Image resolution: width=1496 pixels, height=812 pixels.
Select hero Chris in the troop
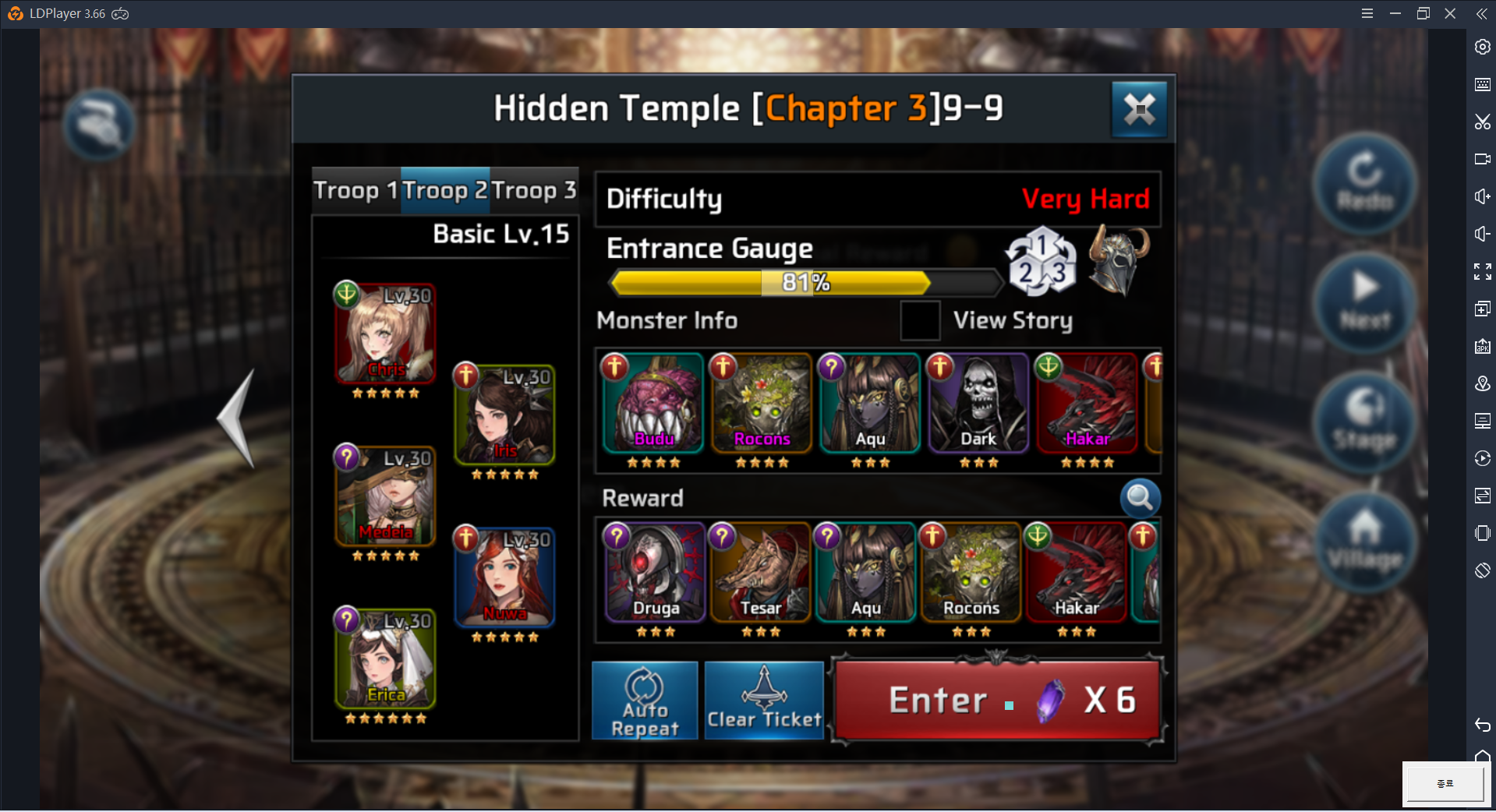pos(386,334)
